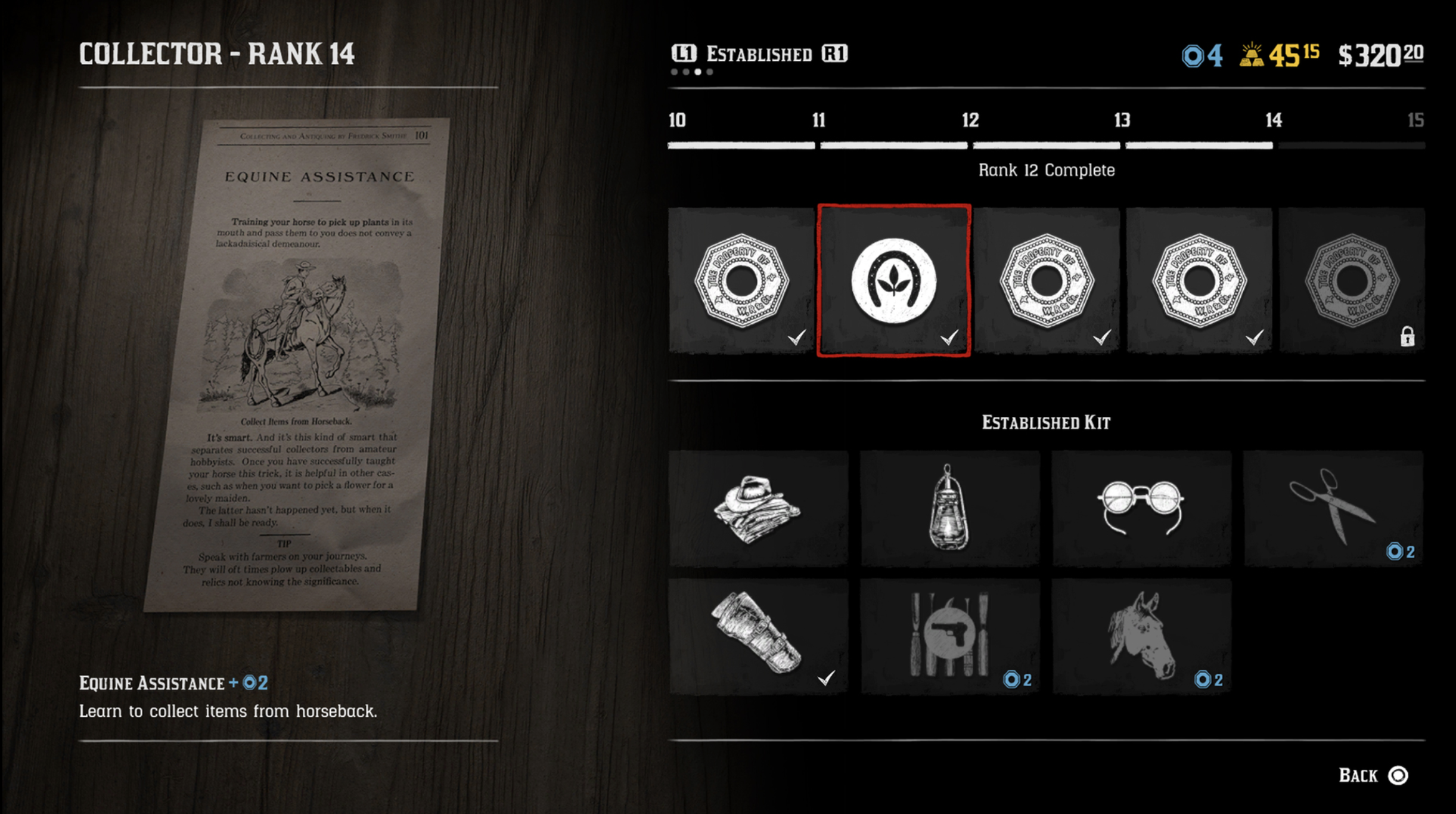Select the locked role token tile
The width and height of the screenshot is (1456, 814).
[1351, 280]
